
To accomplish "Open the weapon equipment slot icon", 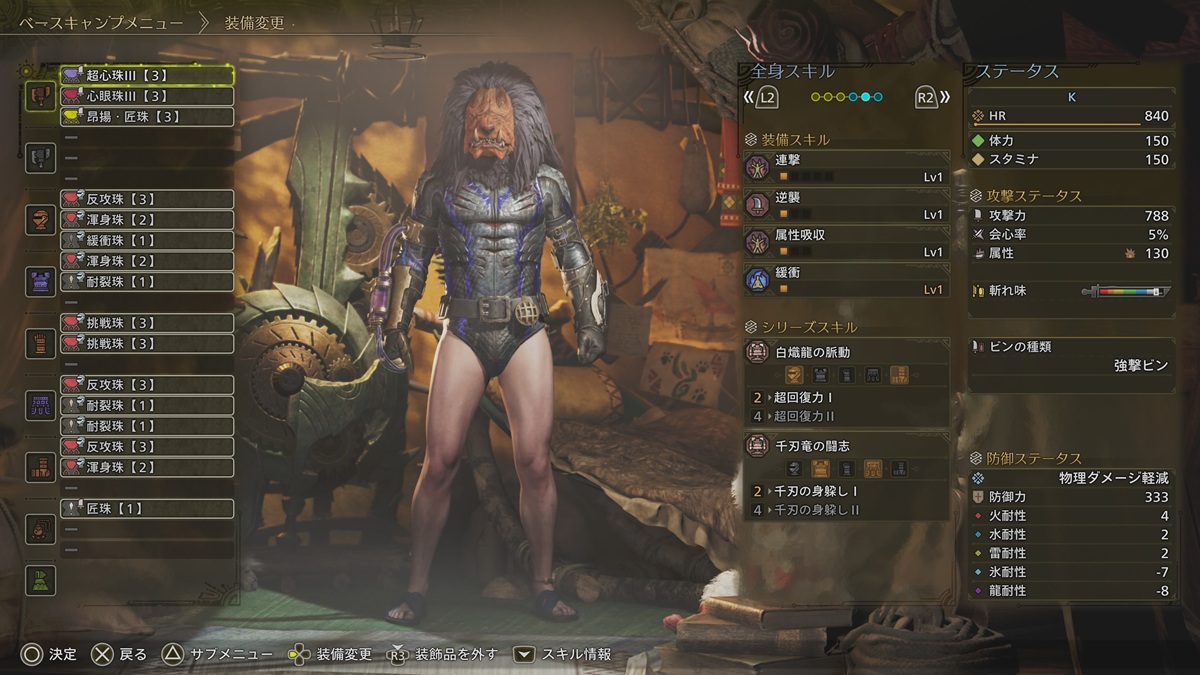I will click(x=40, y=96).
